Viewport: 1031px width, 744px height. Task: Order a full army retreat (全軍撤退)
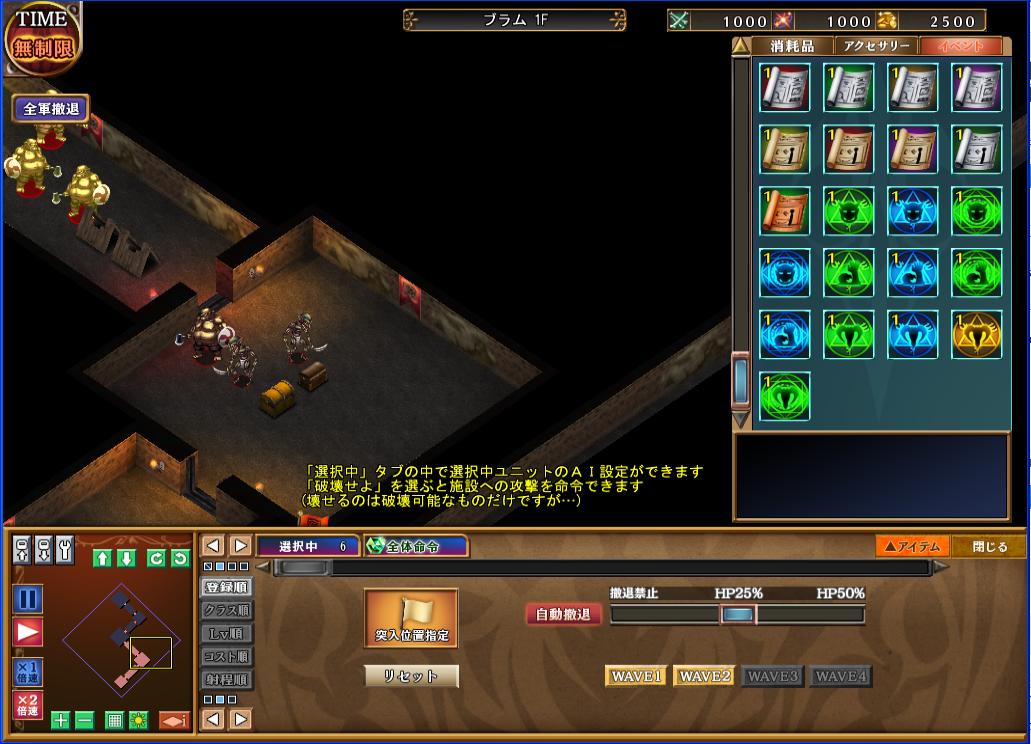point(51,109)
